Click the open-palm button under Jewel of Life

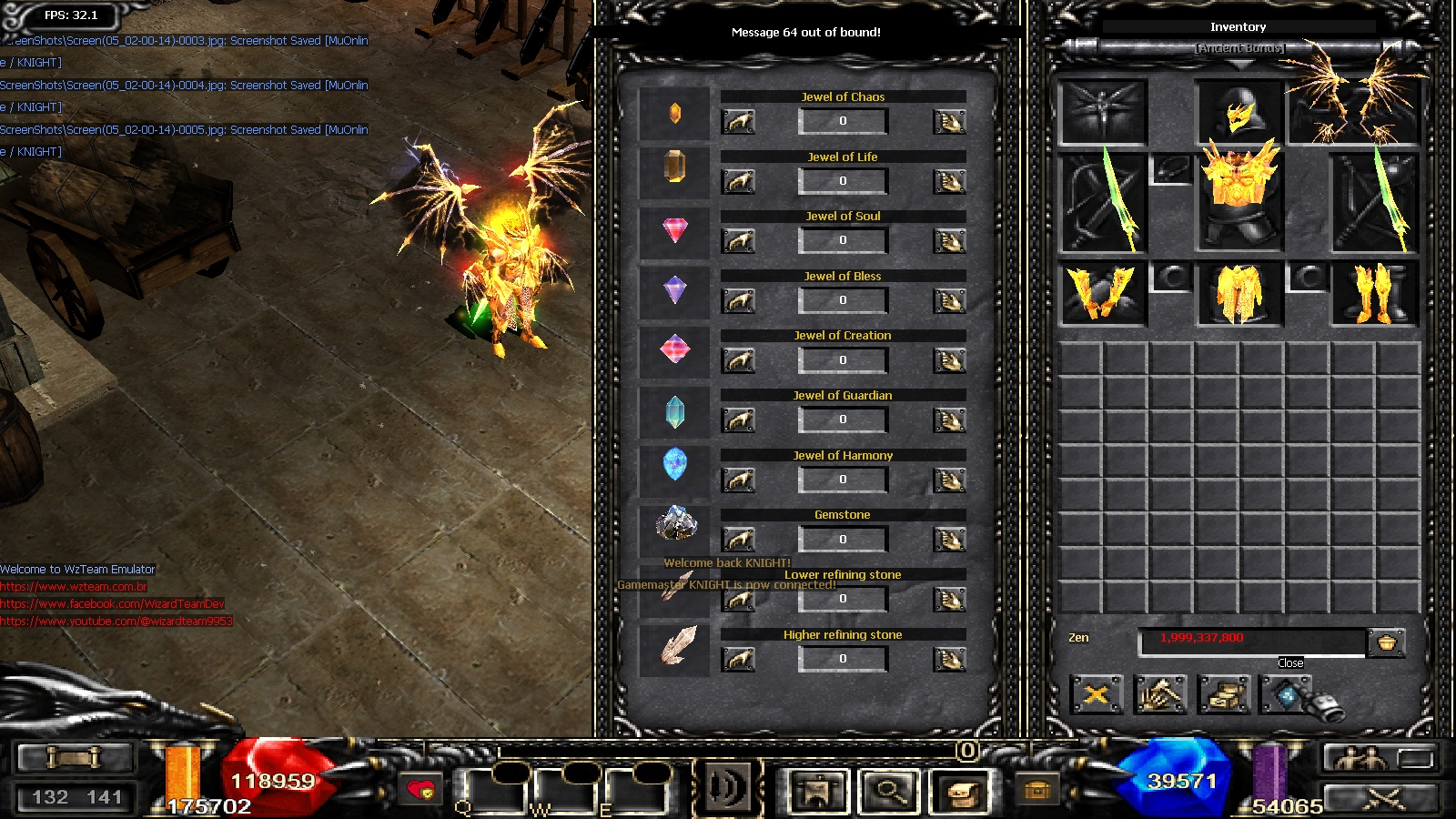point(949,181)
